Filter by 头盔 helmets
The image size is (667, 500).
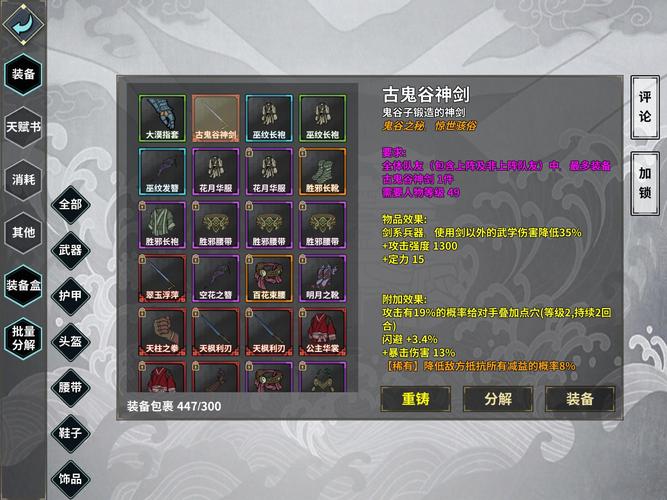click(x=70, y=341)
